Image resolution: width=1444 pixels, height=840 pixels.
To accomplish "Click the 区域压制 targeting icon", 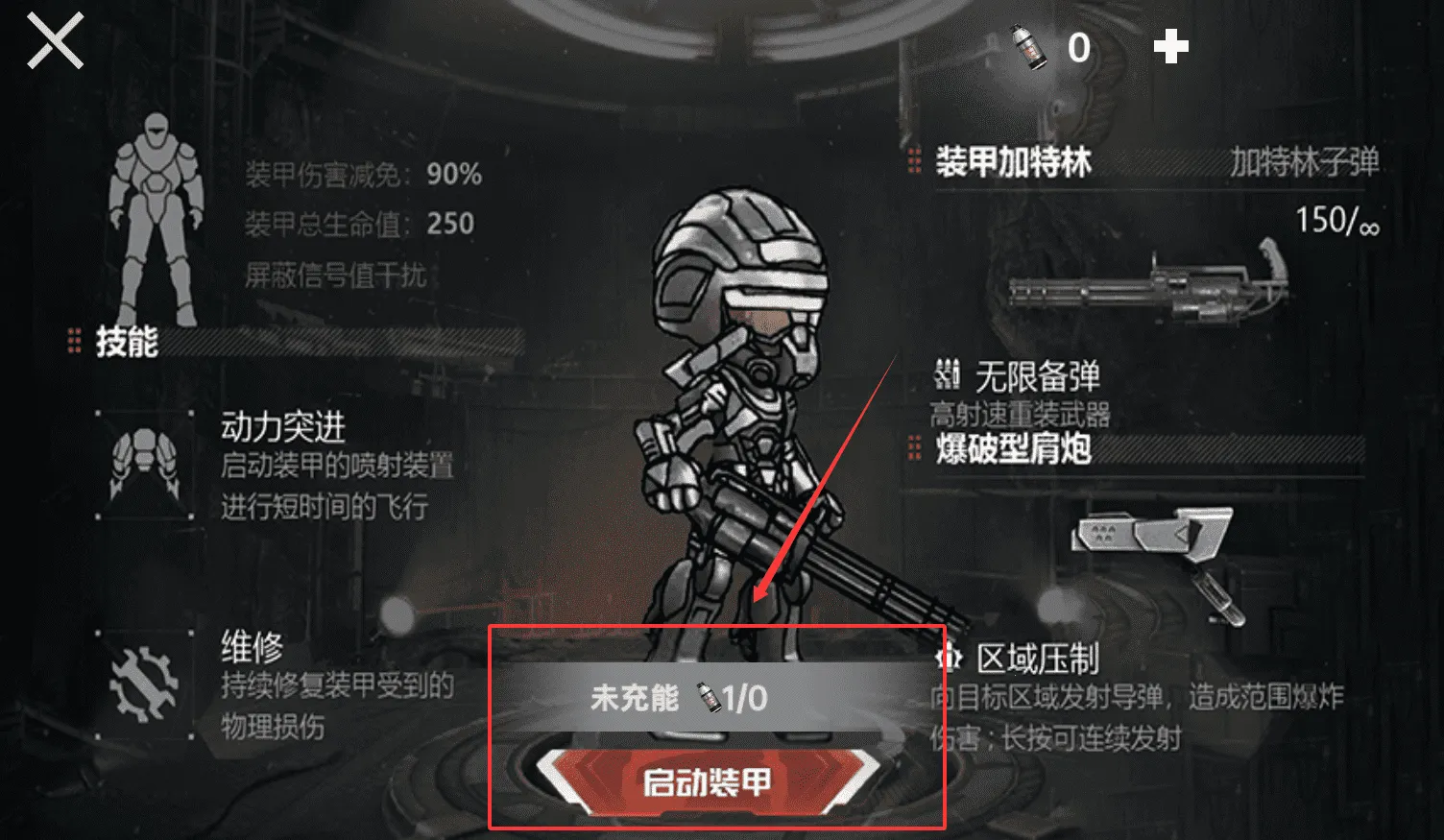I will pos(949,658).
